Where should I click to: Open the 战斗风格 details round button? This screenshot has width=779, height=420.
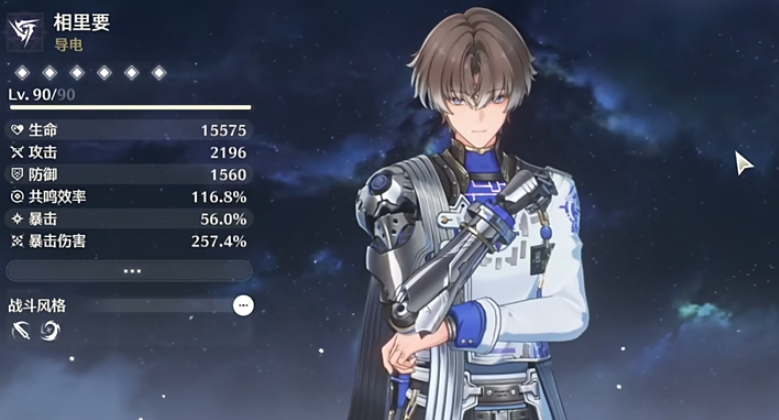point(243,305)
